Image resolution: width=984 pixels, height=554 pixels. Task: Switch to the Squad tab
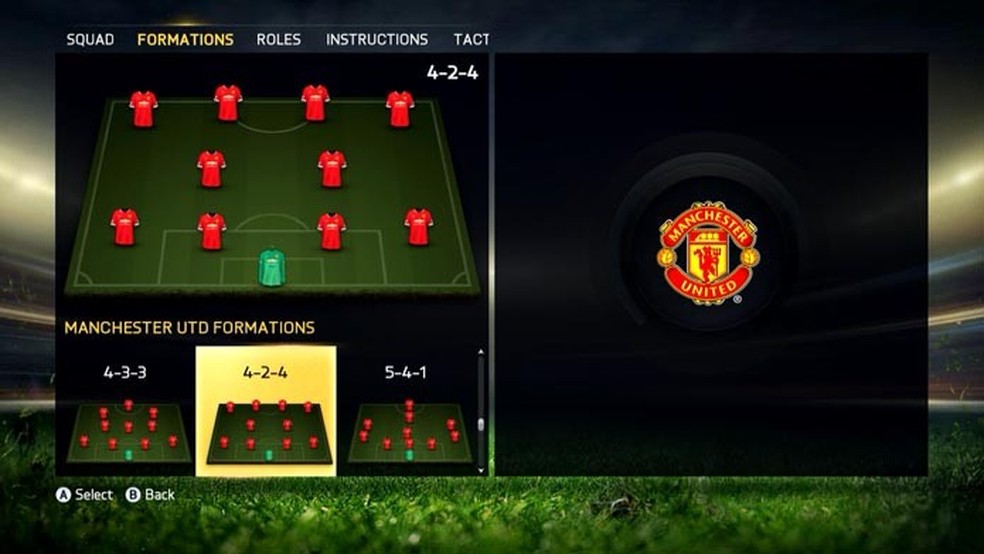[90, 40]
